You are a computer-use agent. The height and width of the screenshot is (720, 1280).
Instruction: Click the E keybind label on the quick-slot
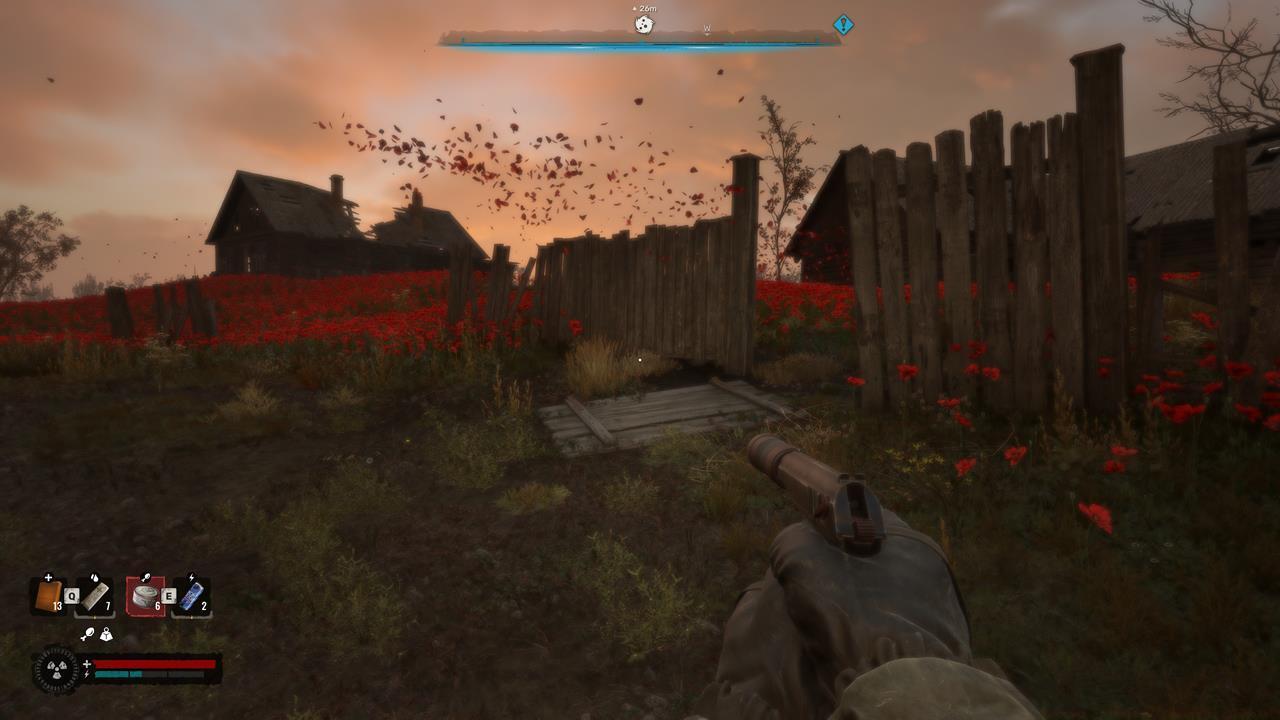pos(168,595)
